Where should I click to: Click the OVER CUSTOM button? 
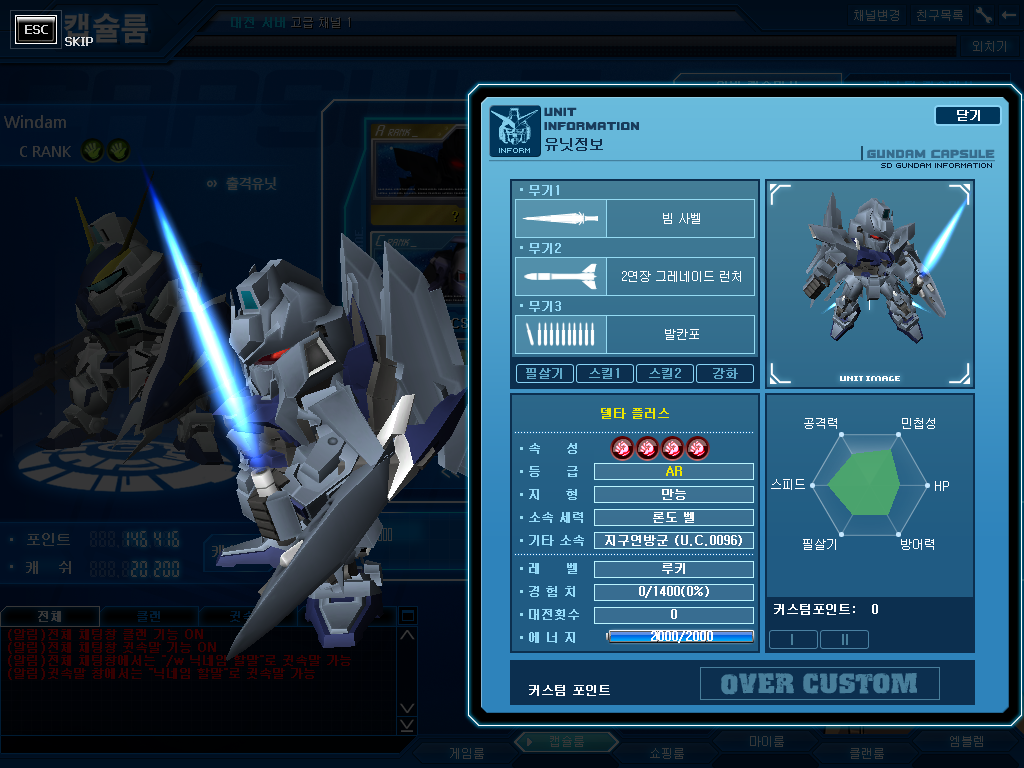pos(819,684)
